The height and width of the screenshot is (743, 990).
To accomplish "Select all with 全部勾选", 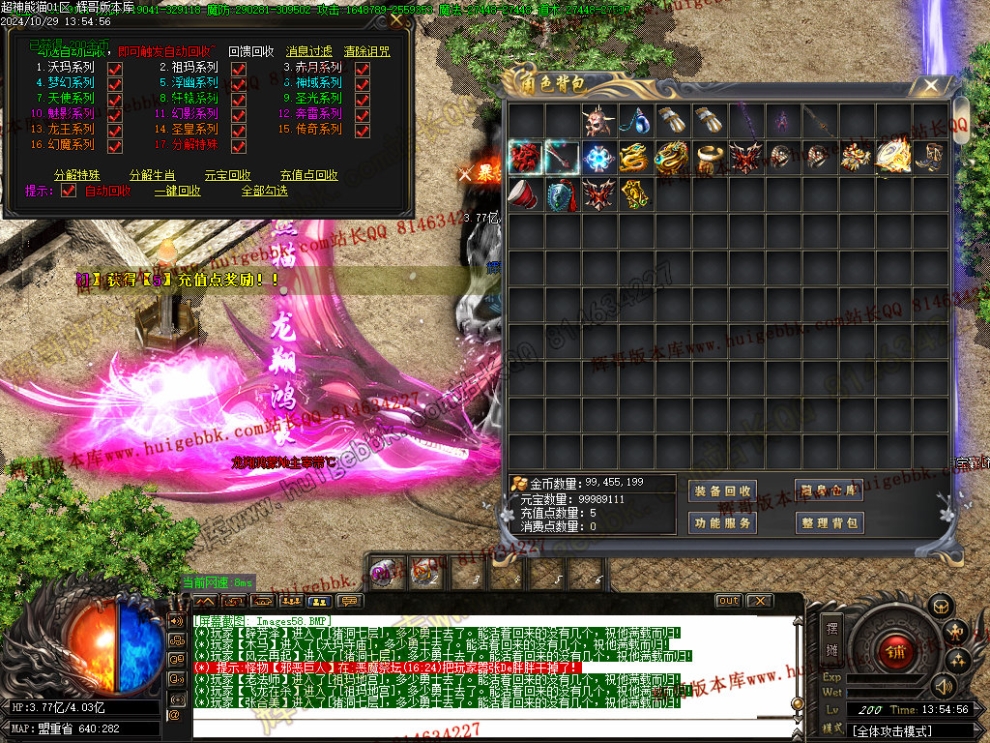I will (264, 191).
